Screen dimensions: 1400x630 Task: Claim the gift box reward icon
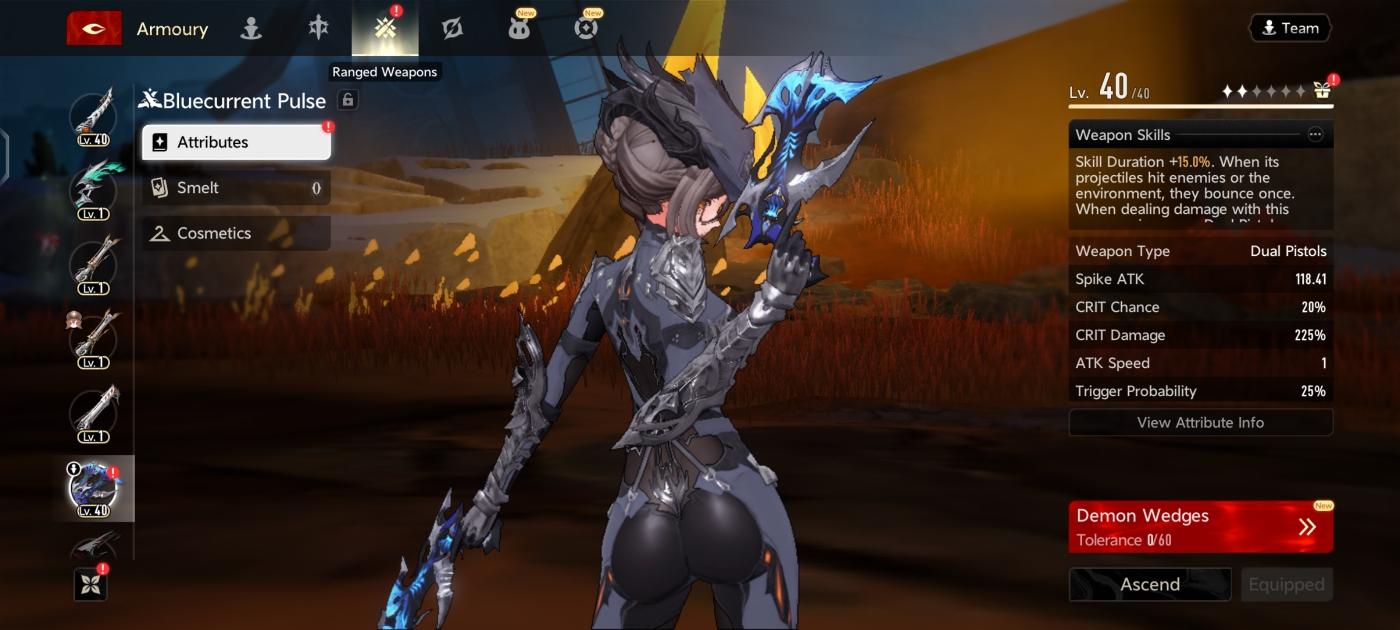point(1322,91)
